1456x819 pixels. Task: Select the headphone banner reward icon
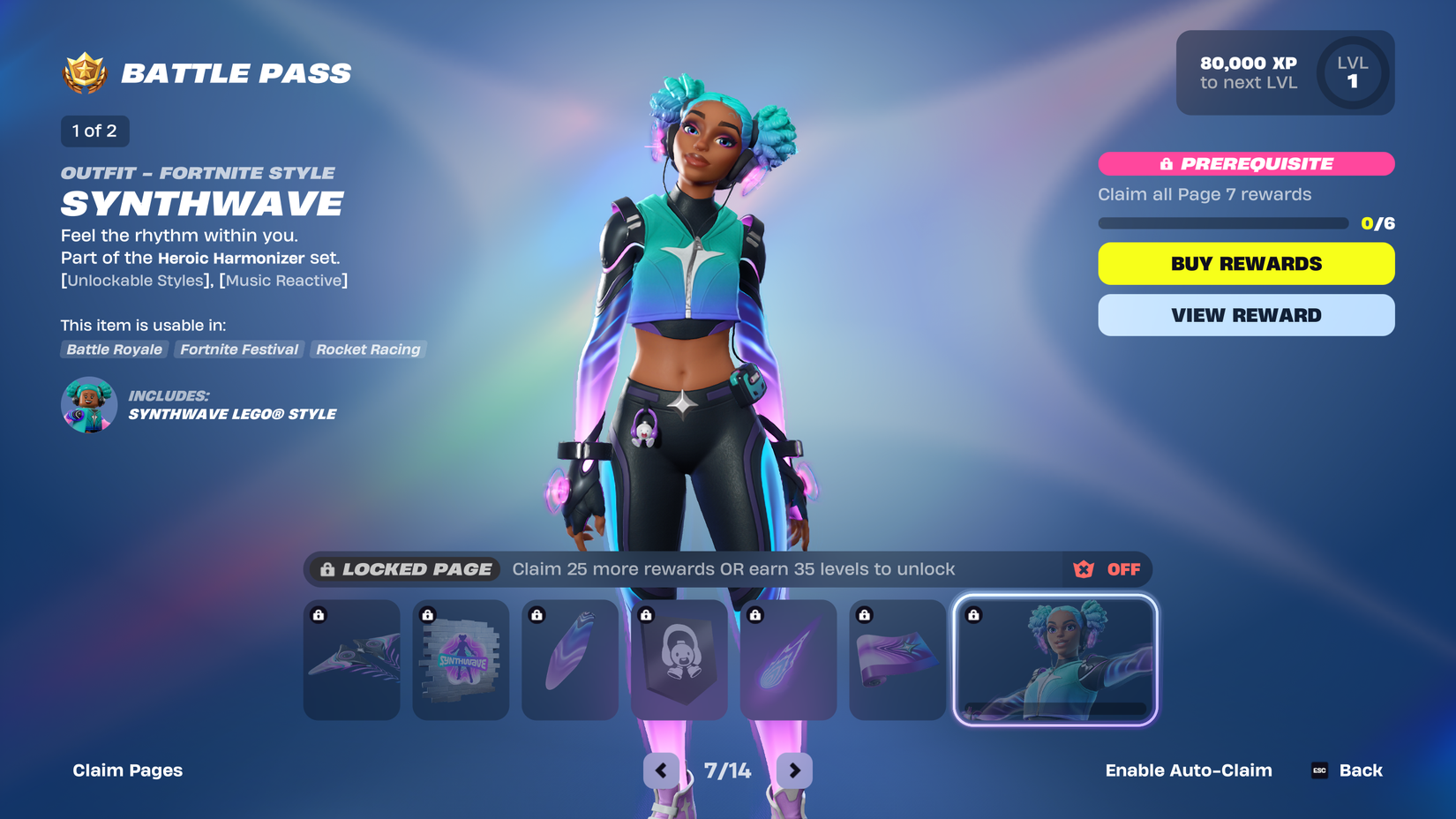click(679, 659)
